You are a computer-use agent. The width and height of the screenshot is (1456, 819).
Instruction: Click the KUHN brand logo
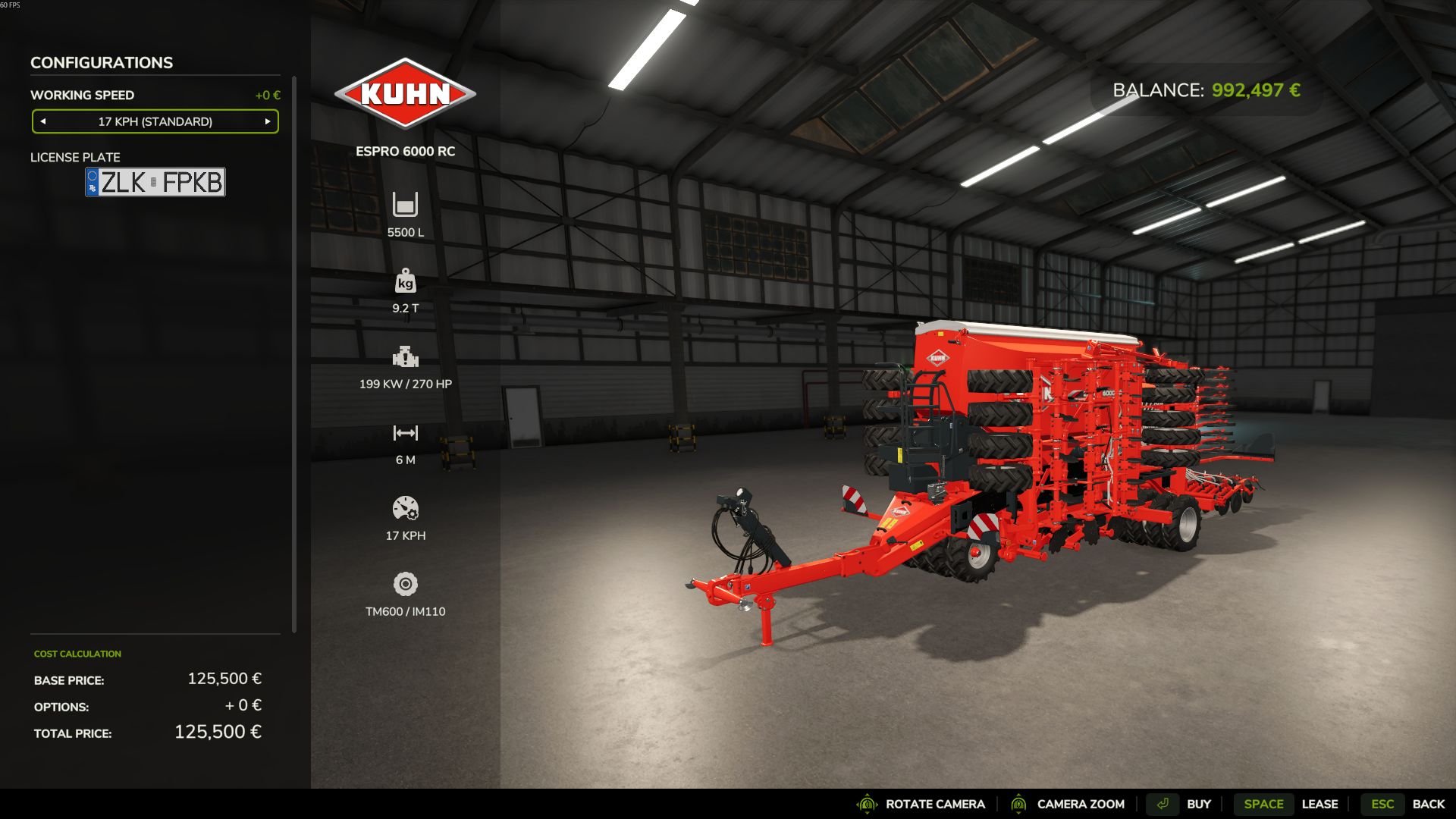tap(406, 93)
